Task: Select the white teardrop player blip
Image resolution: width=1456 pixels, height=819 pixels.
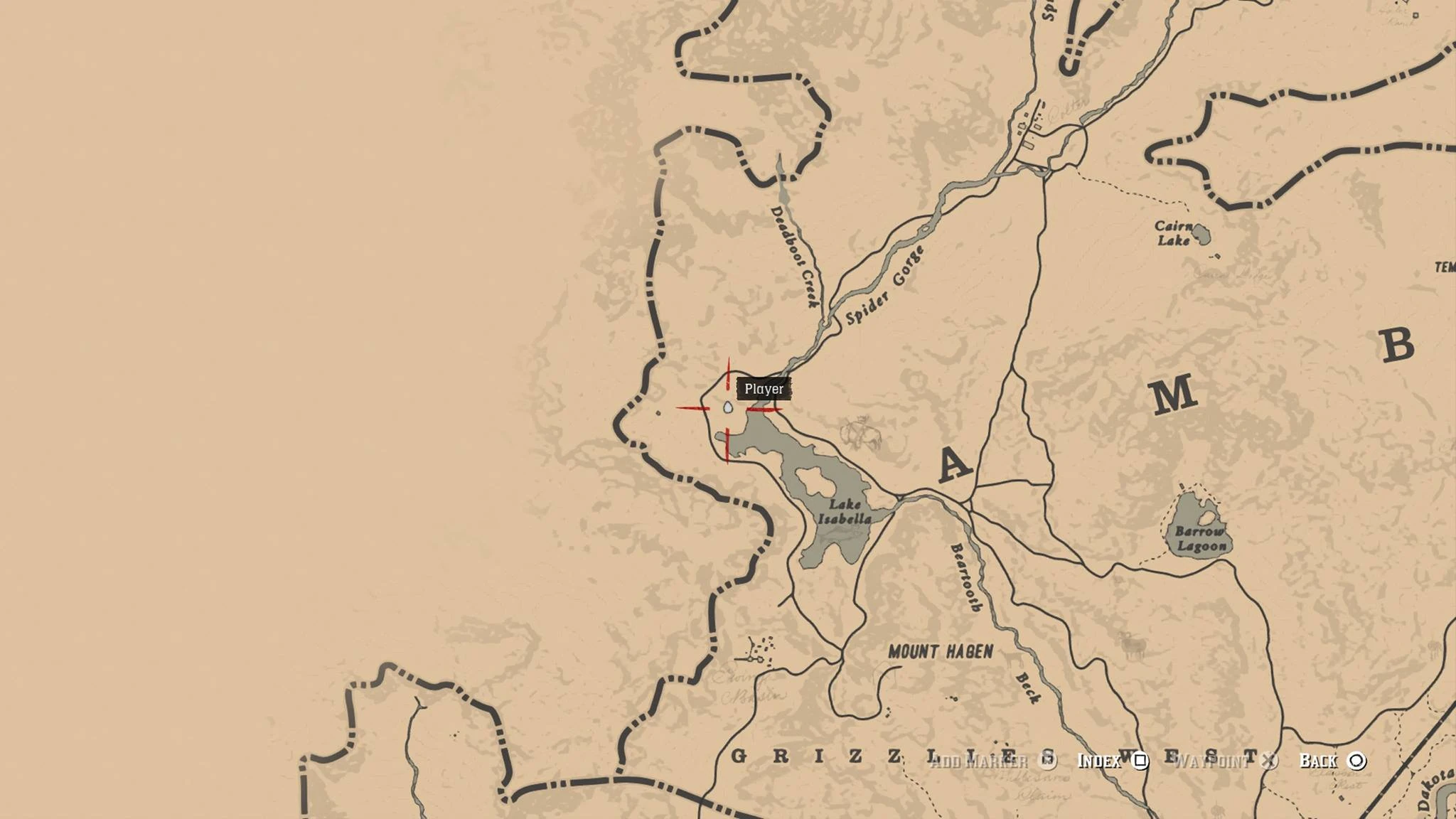Action: [727, 407]
